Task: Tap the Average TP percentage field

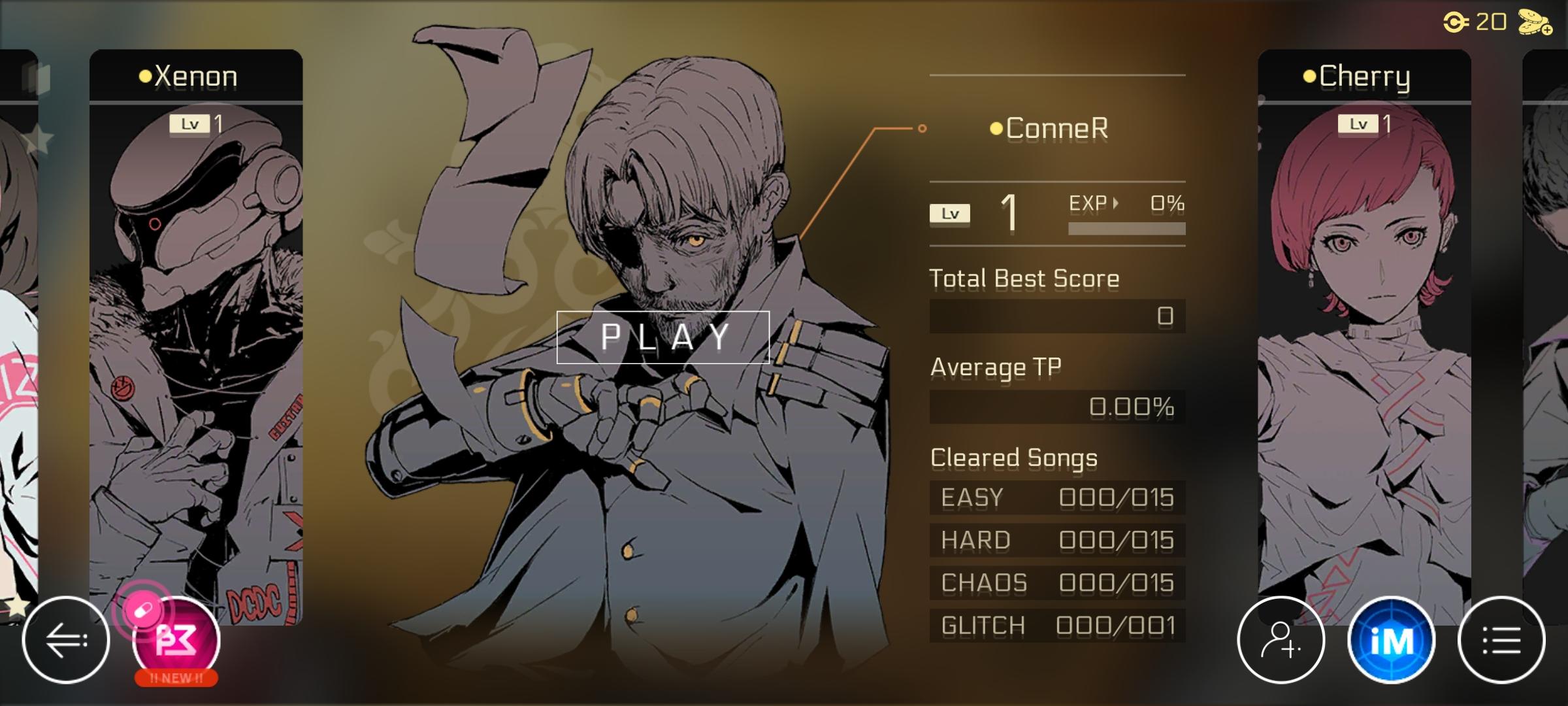Action: point(1056,405)
